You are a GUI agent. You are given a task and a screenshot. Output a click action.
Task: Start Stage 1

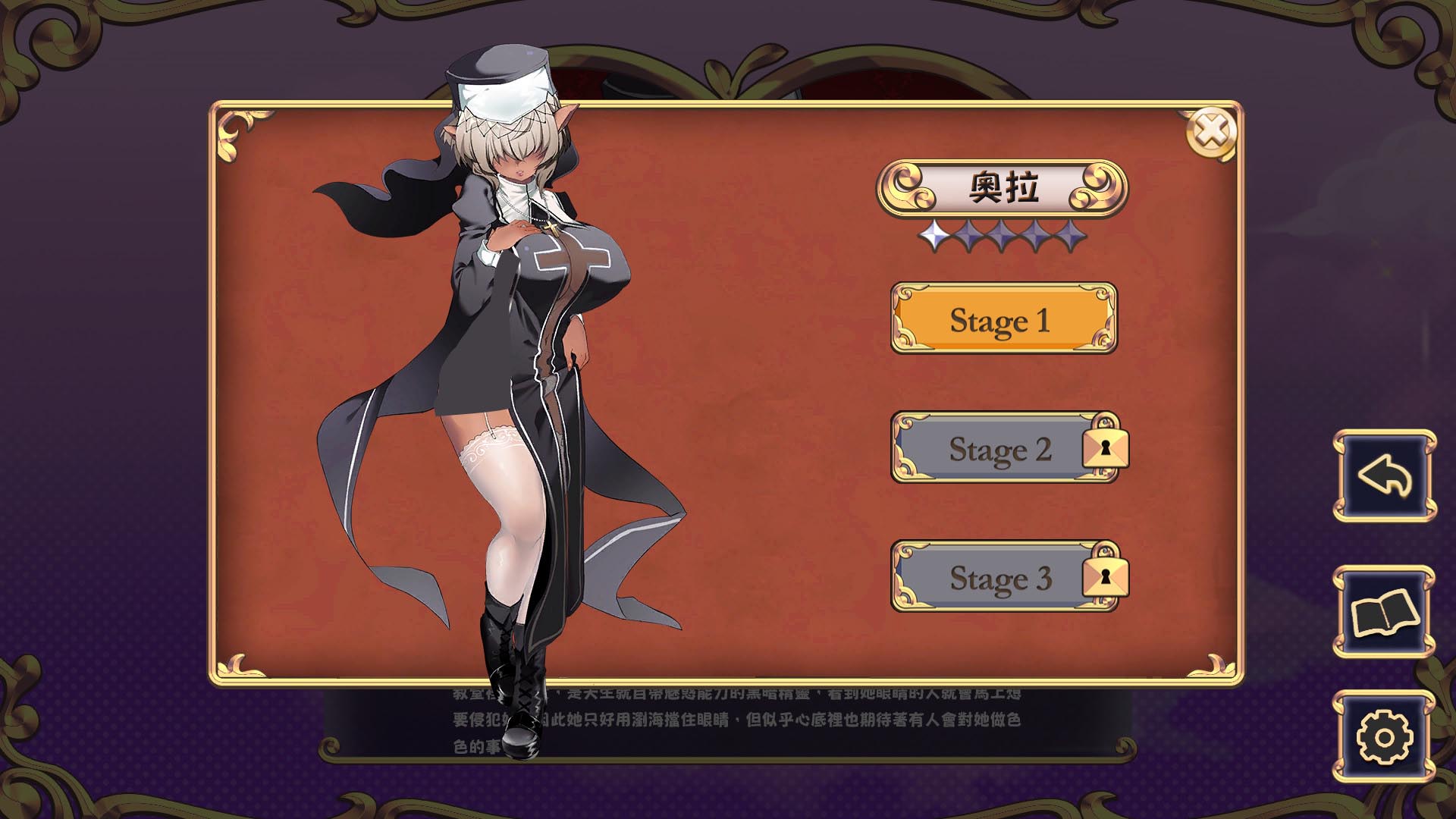[x=1003, y=319]
